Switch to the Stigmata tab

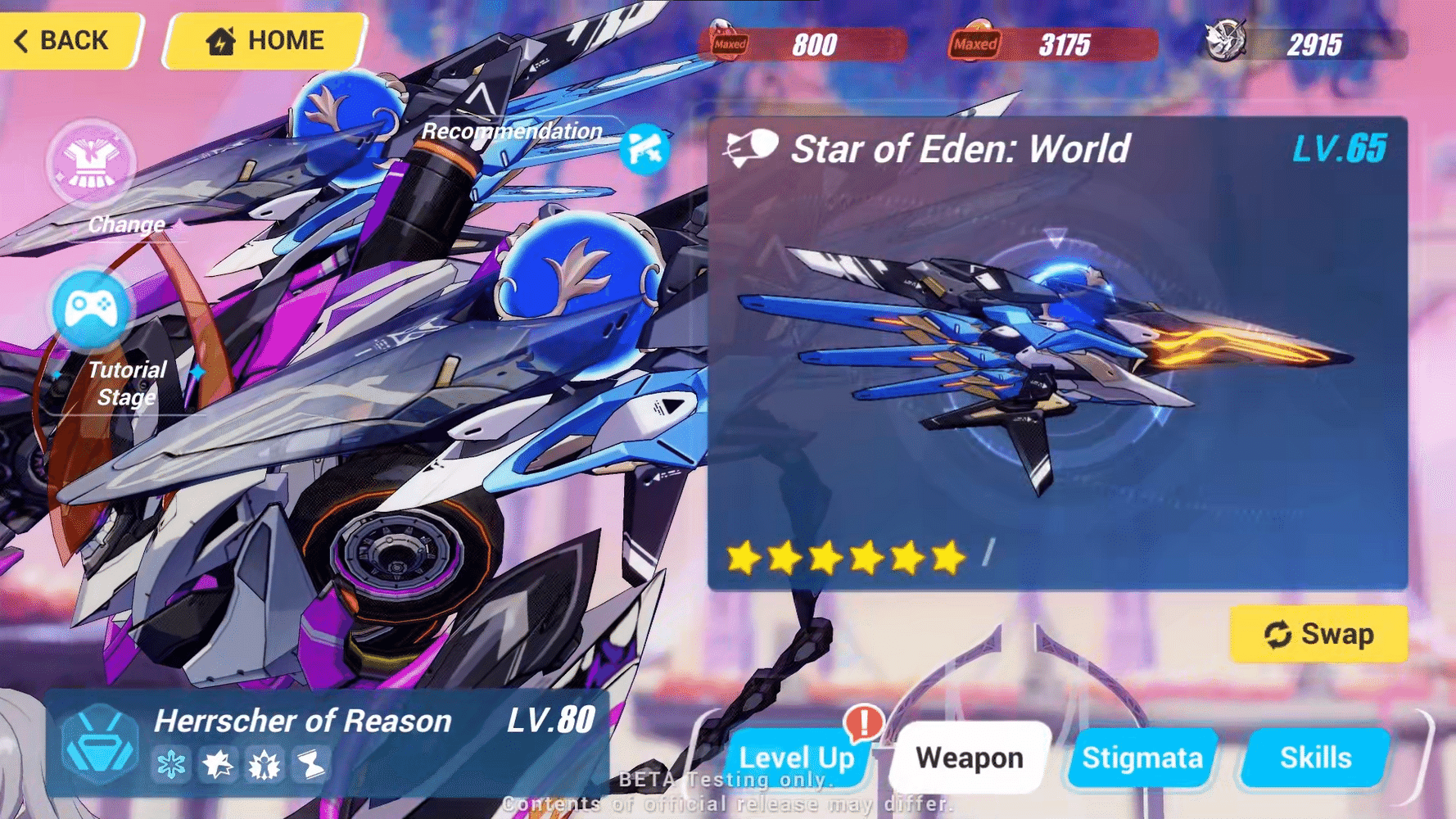tap(1141, 758)
